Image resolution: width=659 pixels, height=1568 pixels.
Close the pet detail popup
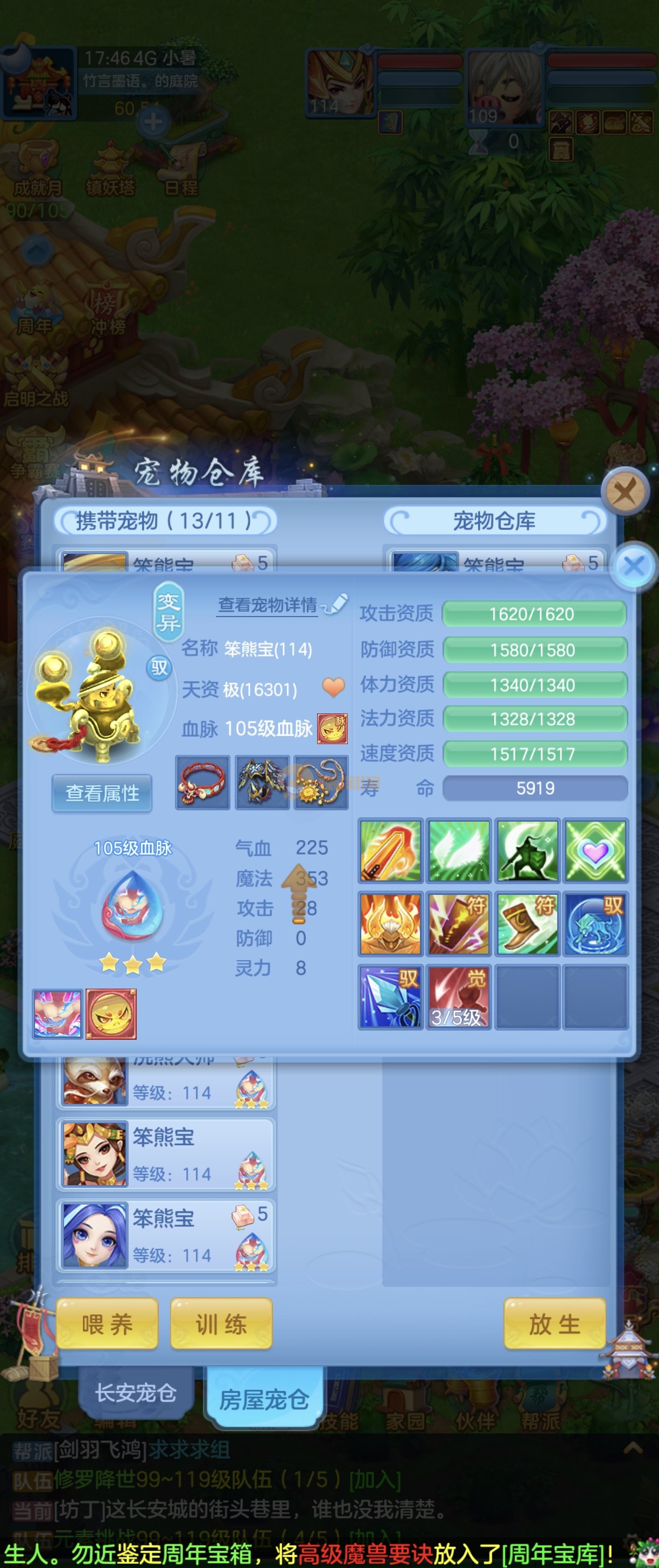634,566
